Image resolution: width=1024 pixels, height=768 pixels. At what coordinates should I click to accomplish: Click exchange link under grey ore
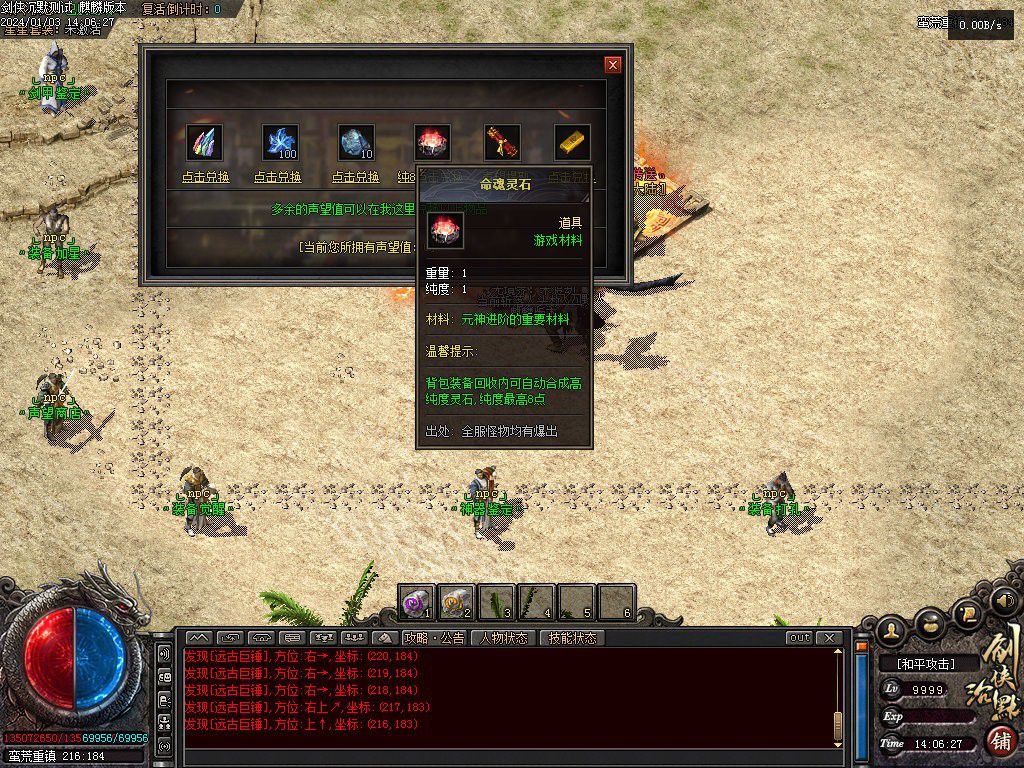point(356,177)
